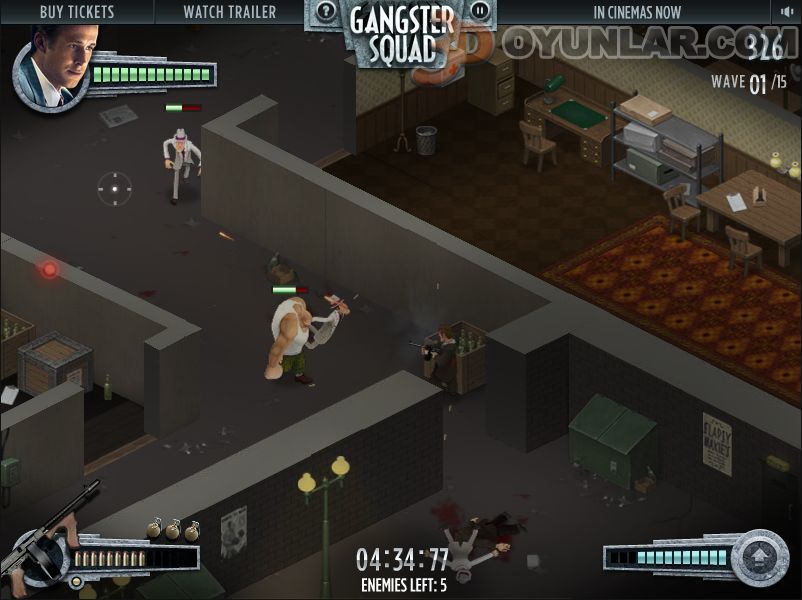The height and width of the screenshot is (600, 802).
Task: Open help with the question mark button
Action: (x=326, y=13)
